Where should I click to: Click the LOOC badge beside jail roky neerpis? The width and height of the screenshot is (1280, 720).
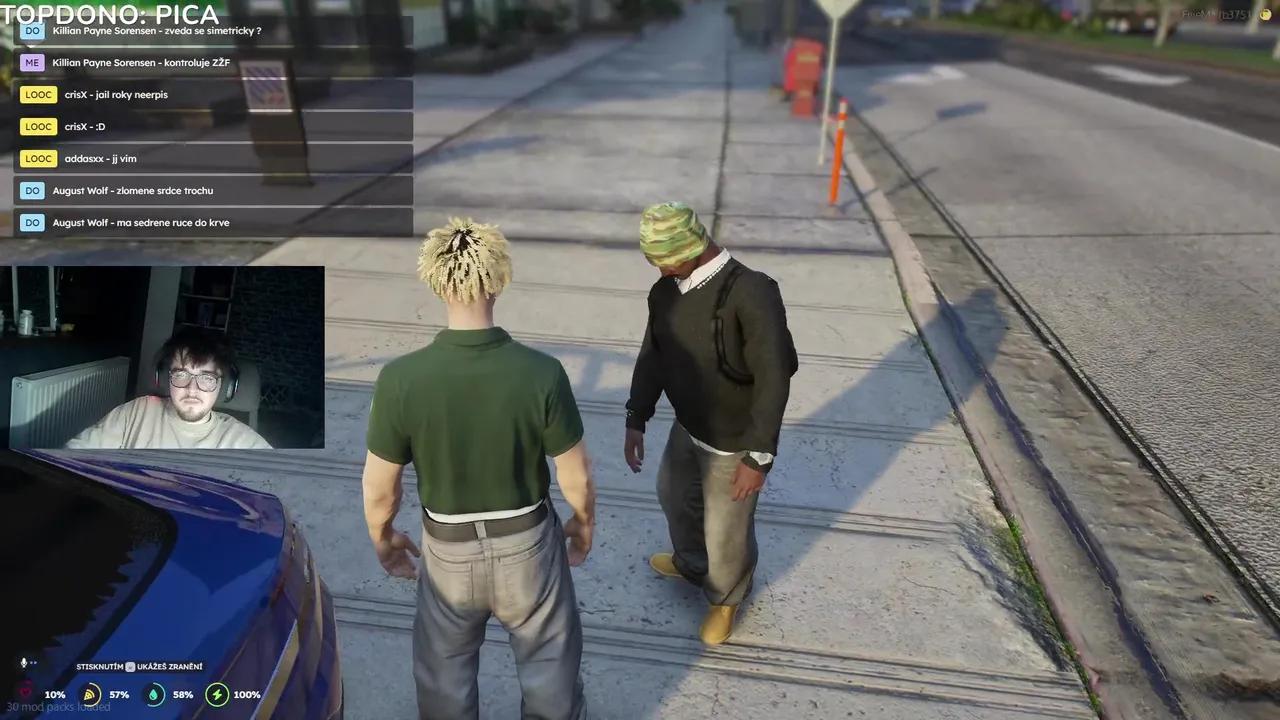tap(38, 94)
